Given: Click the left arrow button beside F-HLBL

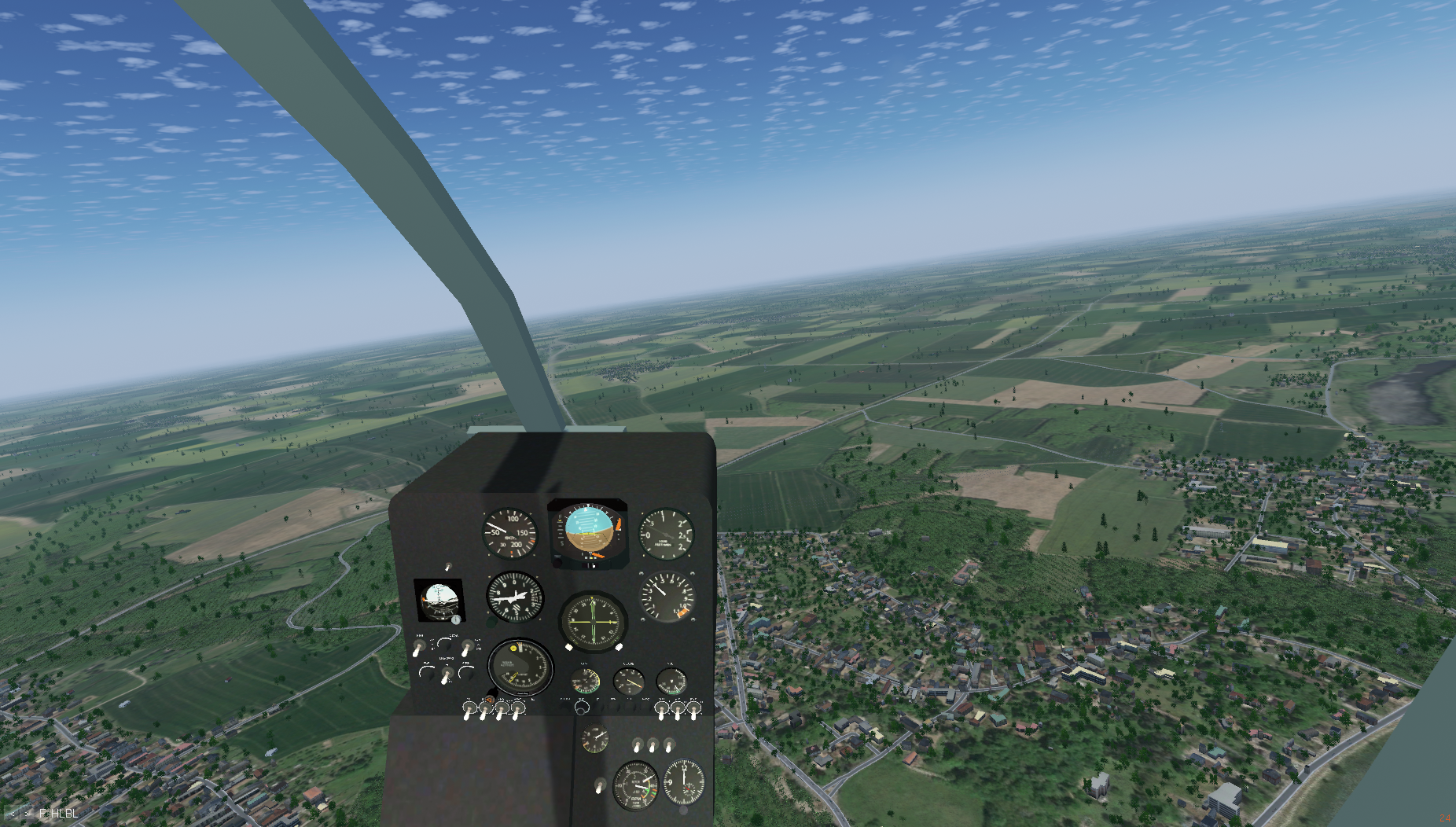Looking at the screenshot, I should coord(12,814).
